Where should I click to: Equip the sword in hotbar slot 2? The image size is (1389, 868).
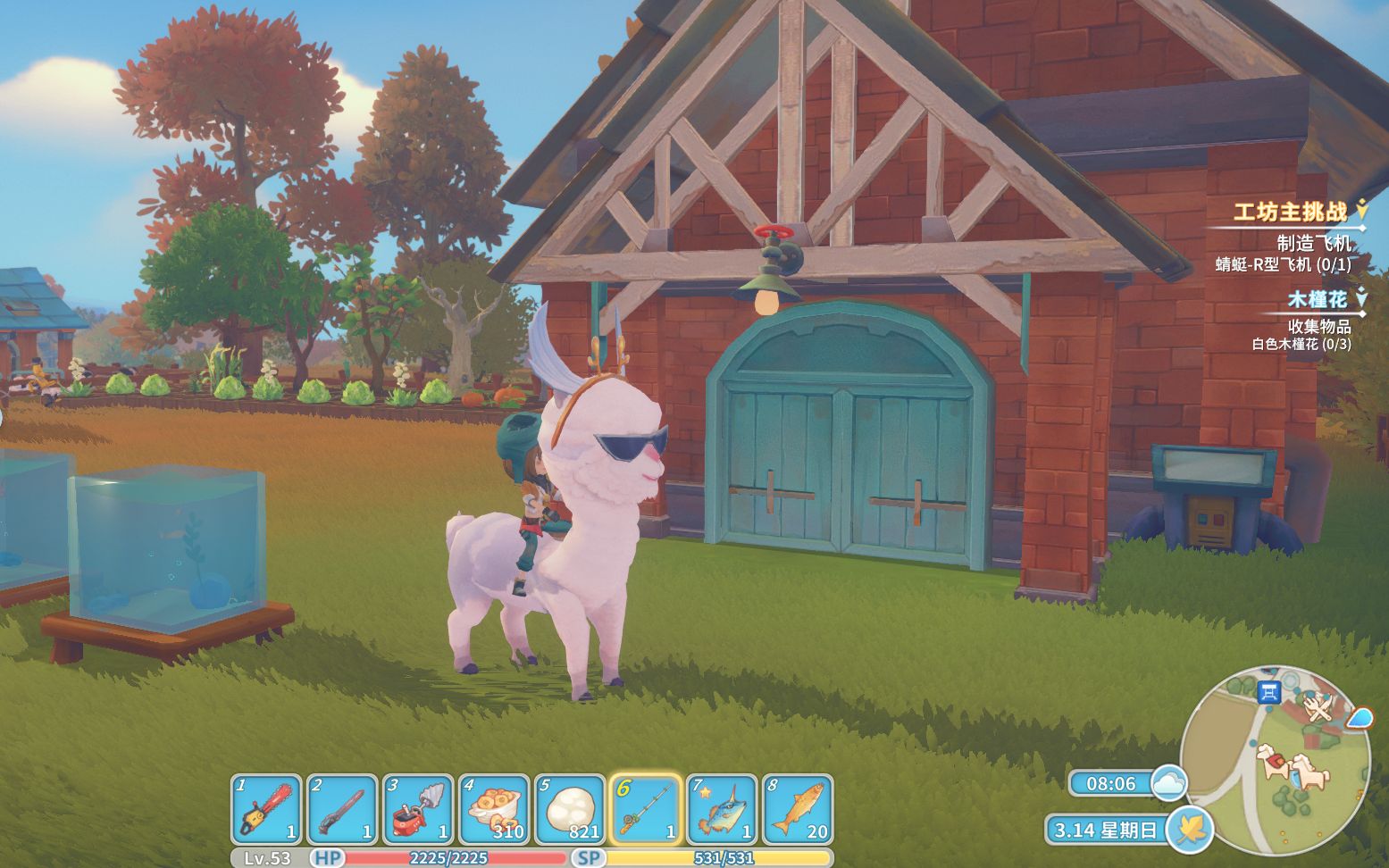[x=342, y=809]
